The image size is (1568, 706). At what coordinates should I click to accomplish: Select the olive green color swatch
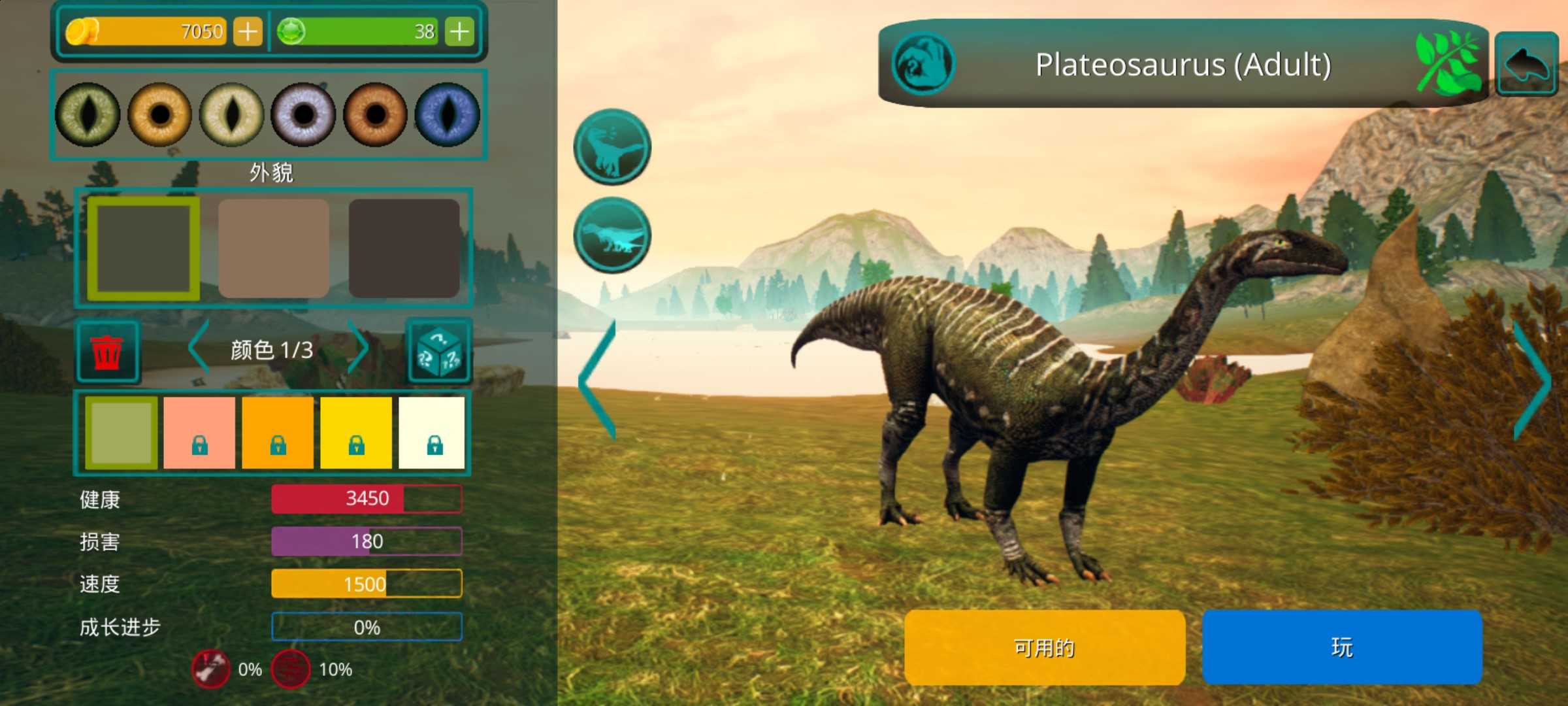122,433
